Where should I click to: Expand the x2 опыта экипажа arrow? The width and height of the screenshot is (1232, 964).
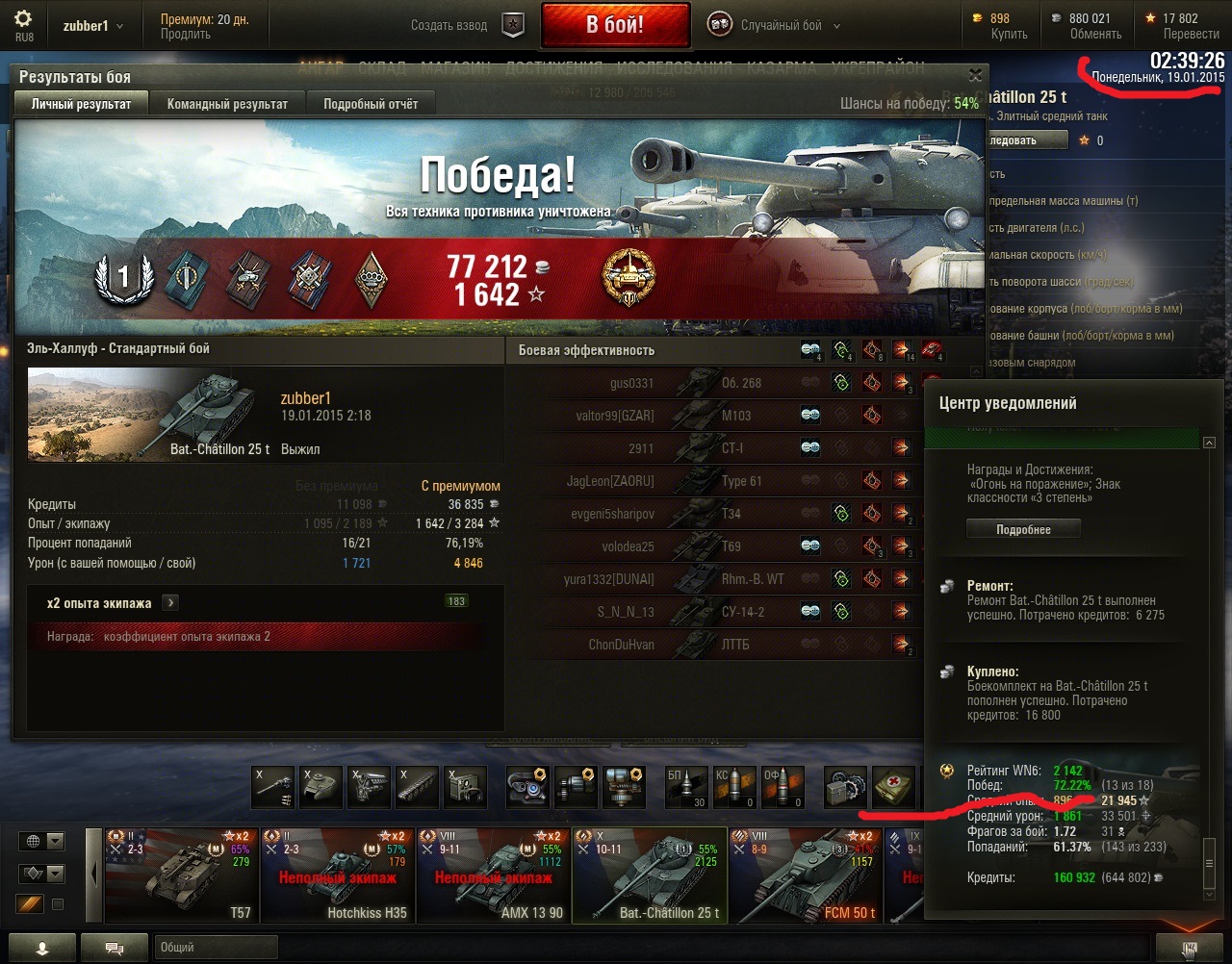pyautogui.click(x=169, y=603)
